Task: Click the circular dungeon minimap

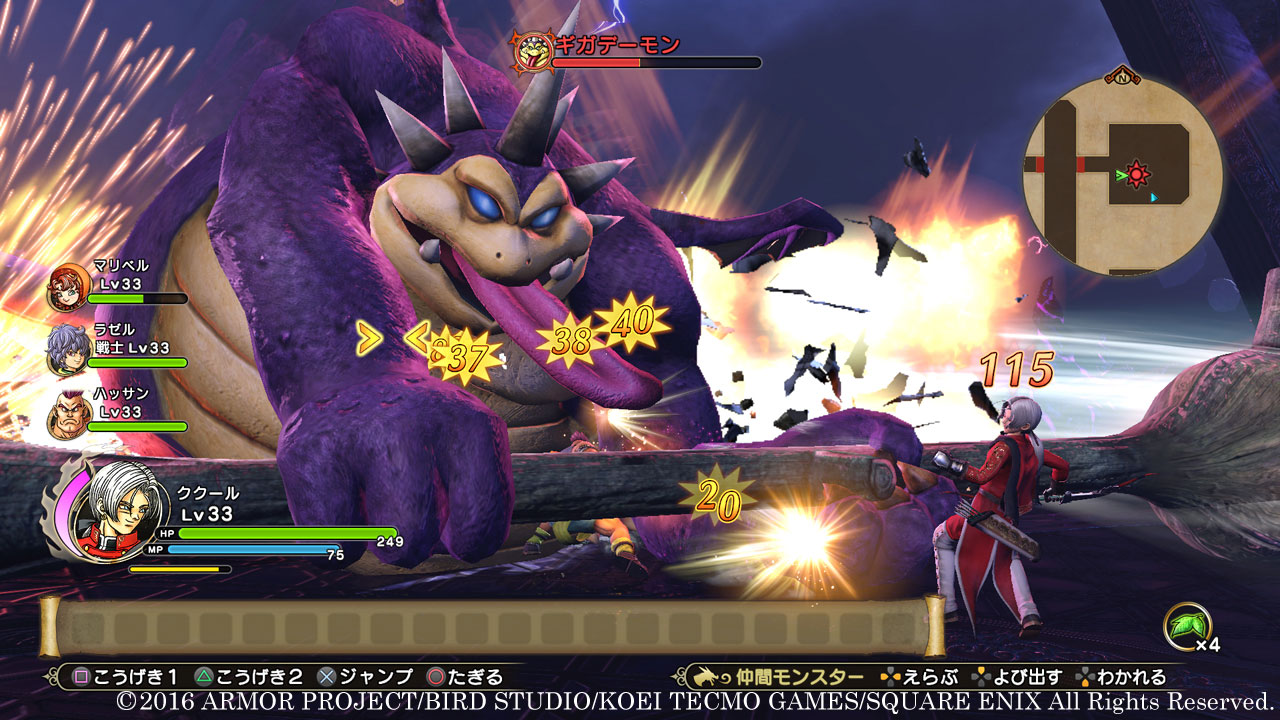Action: [1122, 175]
